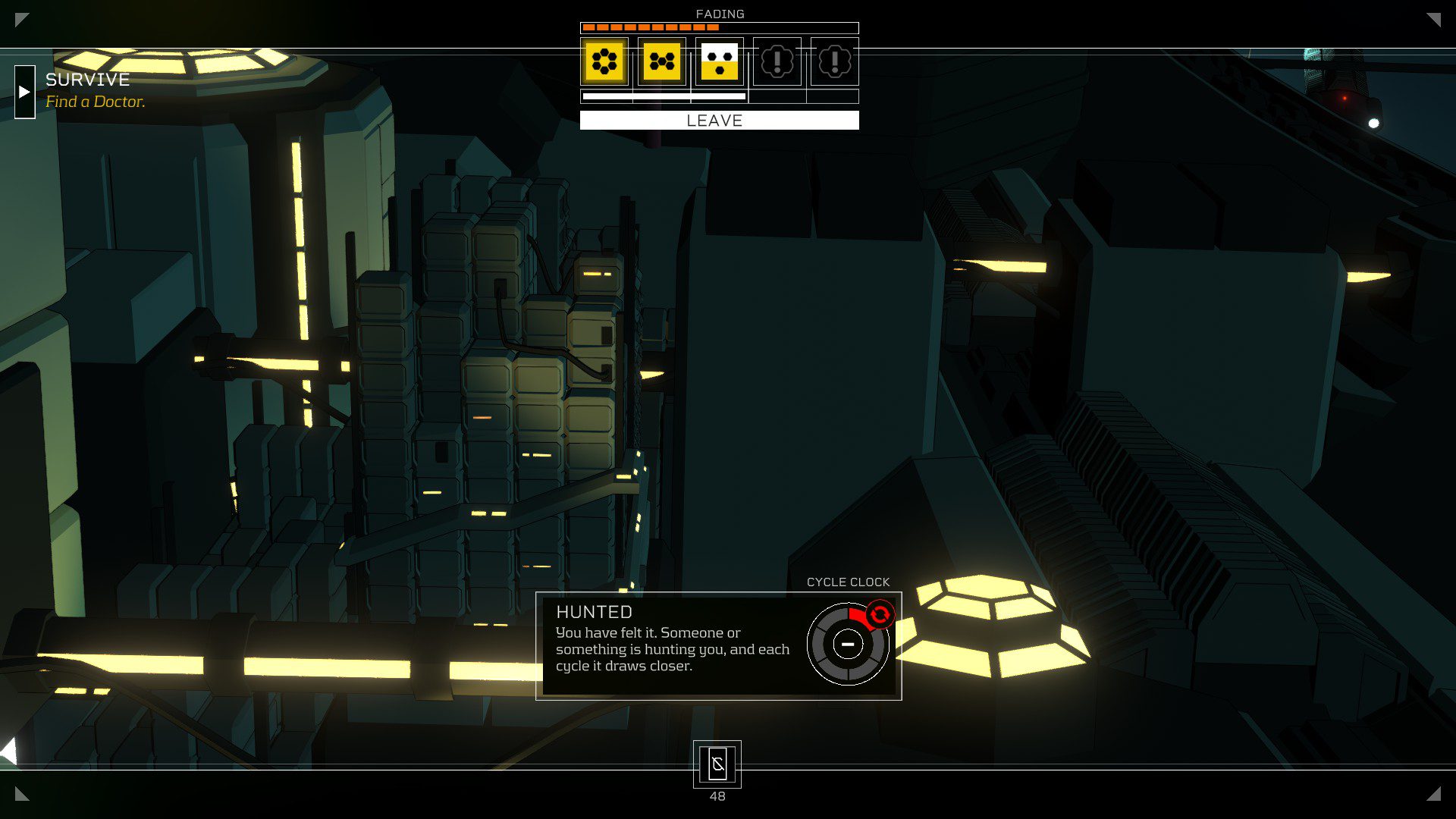The width and height of the screenshot is (1456, 819).
Task: Open the cryo chit inventory icon
Action: click(717, 764)
